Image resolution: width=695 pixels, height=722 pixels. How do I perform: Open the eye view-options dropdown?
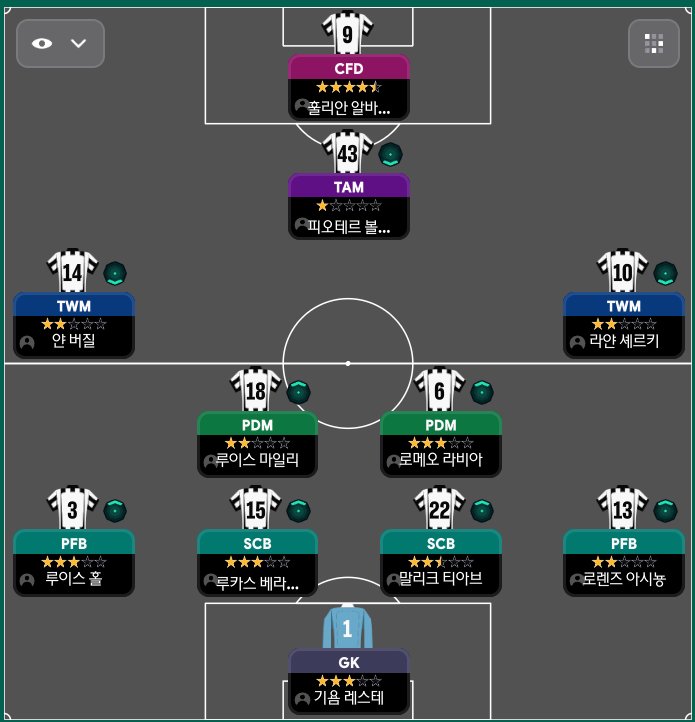click(x=60, y=44)
